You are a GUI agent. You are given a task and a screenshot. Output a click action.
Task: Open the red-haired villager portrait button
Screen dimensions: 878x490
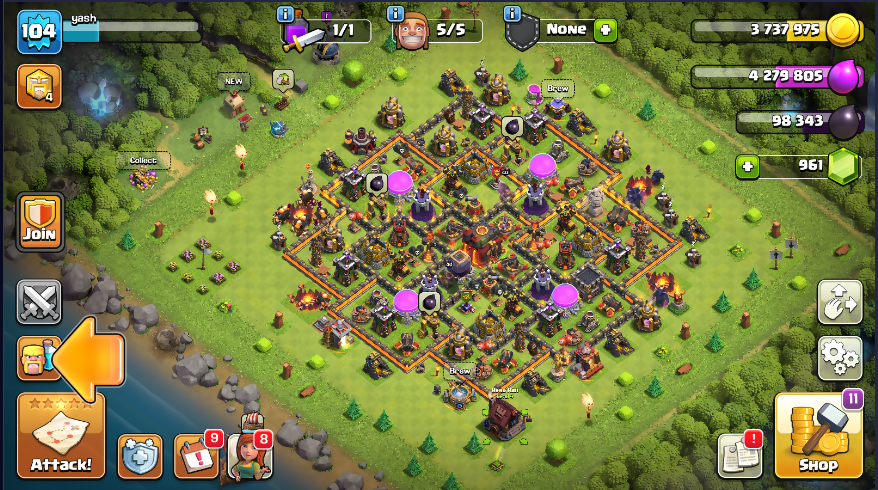(249, 455)
